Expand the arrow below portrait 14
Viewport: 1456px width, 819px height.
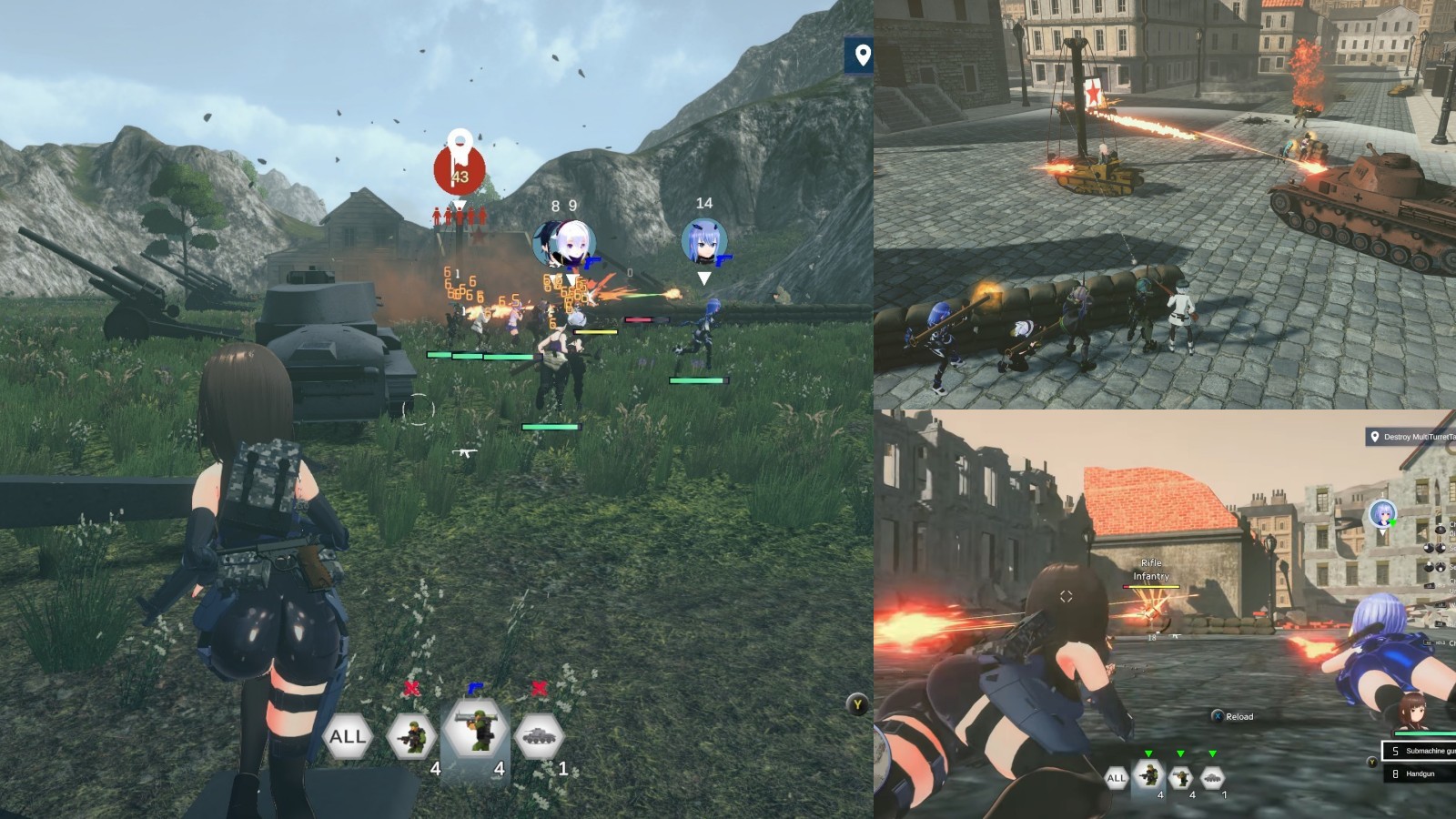[704, 278]
